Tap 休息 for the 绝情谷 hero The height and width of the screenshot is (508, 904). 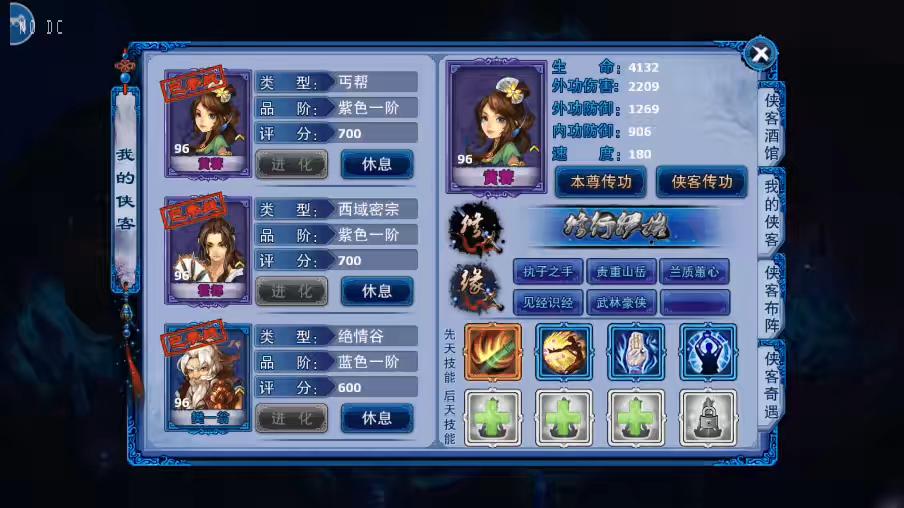pos(376,418)
